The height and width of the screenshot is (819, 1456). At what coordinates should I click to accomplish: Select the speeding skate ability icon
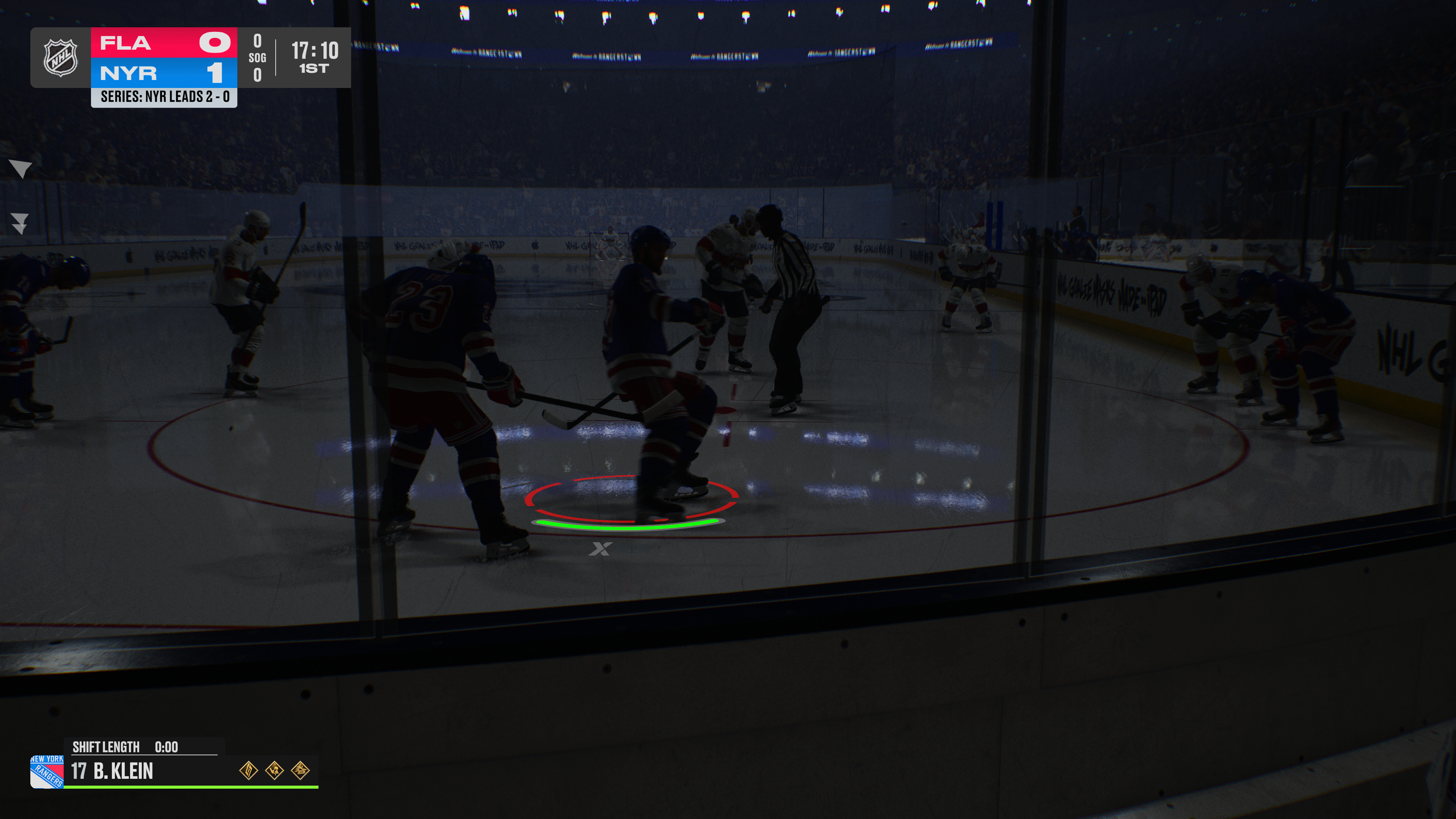[300, 770]
